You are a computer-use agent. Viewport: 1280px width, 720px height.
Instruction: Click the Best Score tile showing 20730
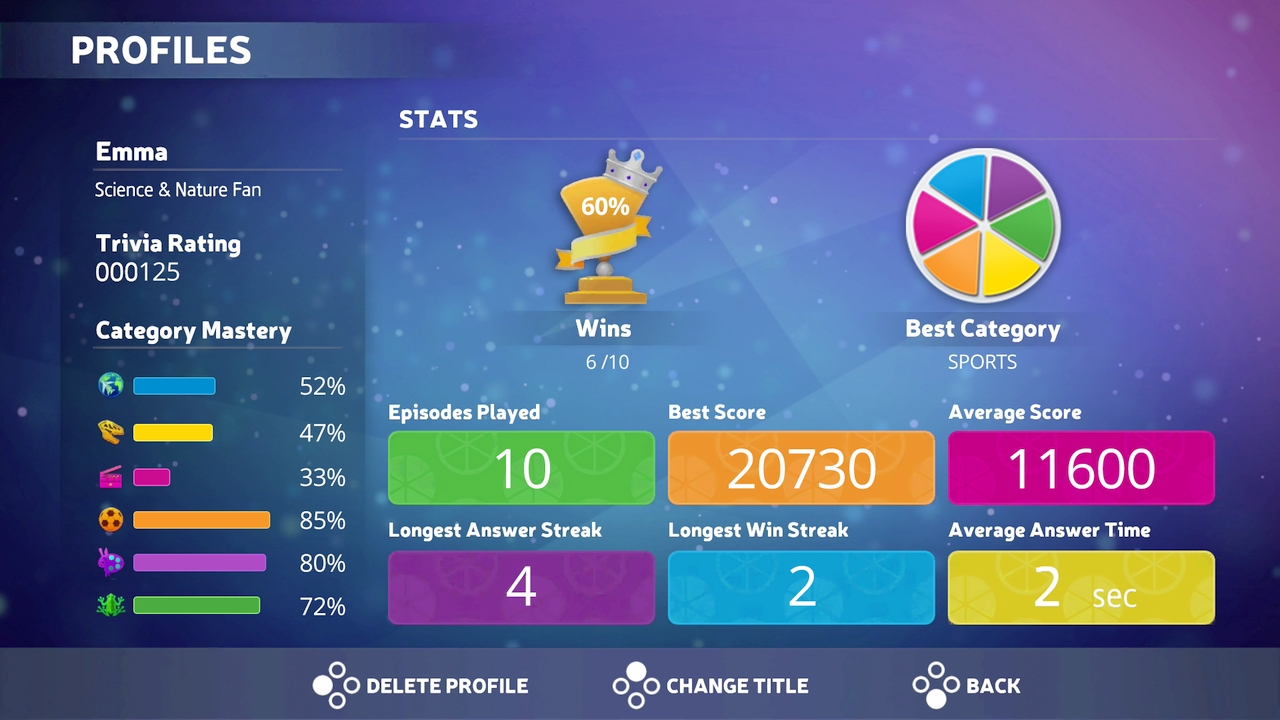tap(801, 468)
